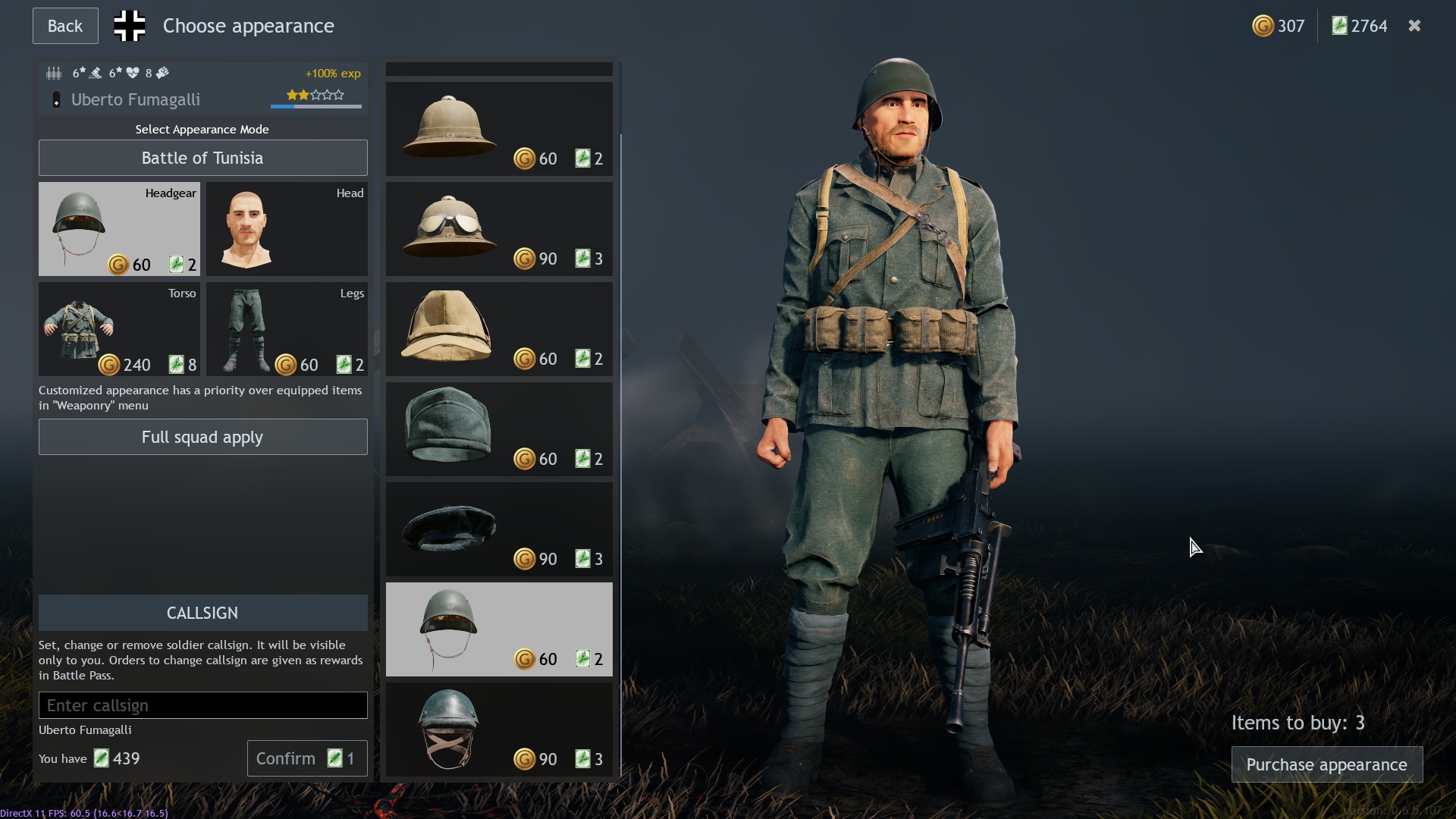Select the pith helmet with goggles
The width and height of the screenshot is (1456, 819).
click(x=498, y=228)
